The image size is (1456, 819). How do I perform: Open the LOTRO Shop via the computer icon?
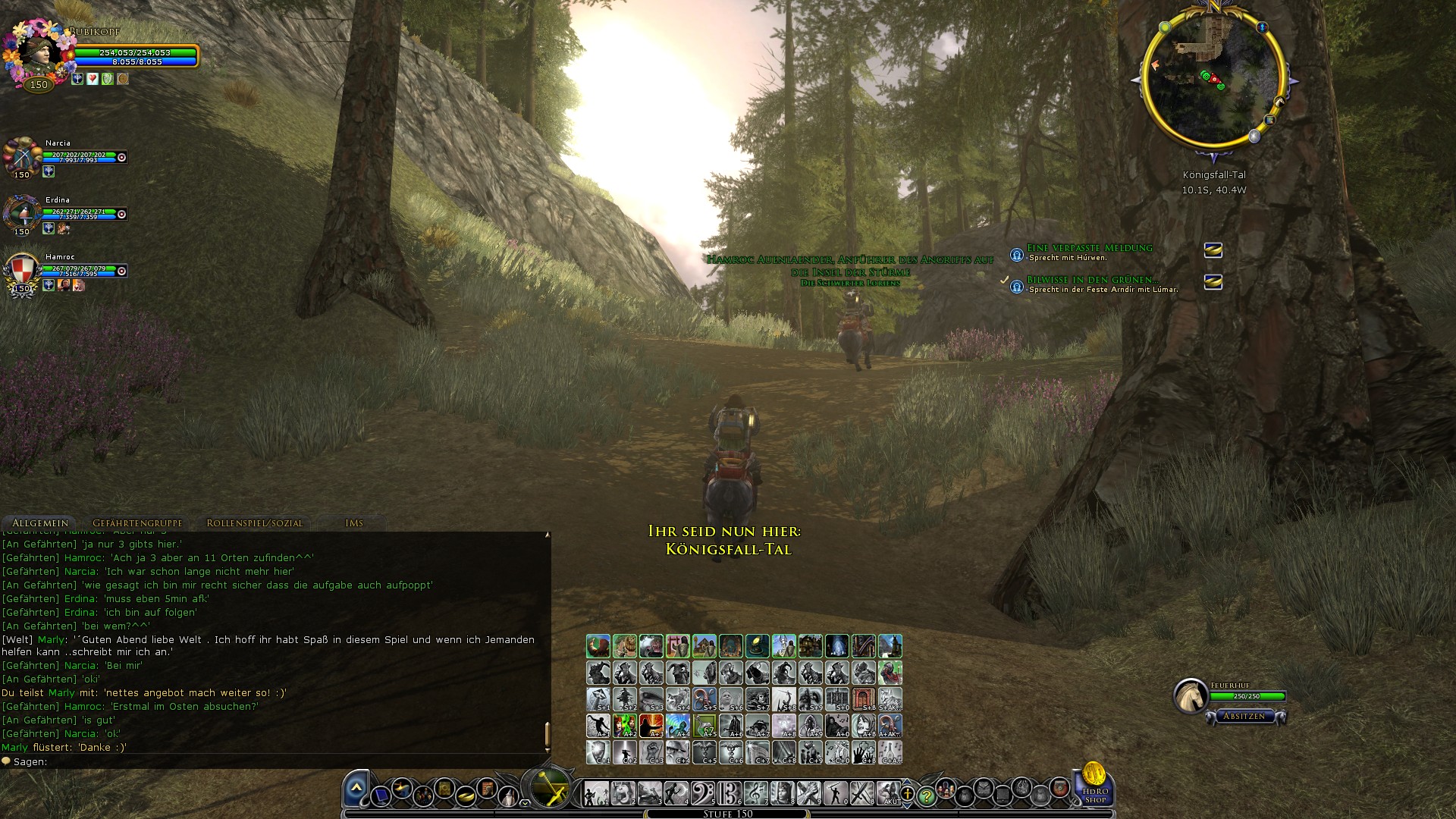pos(381,794)
